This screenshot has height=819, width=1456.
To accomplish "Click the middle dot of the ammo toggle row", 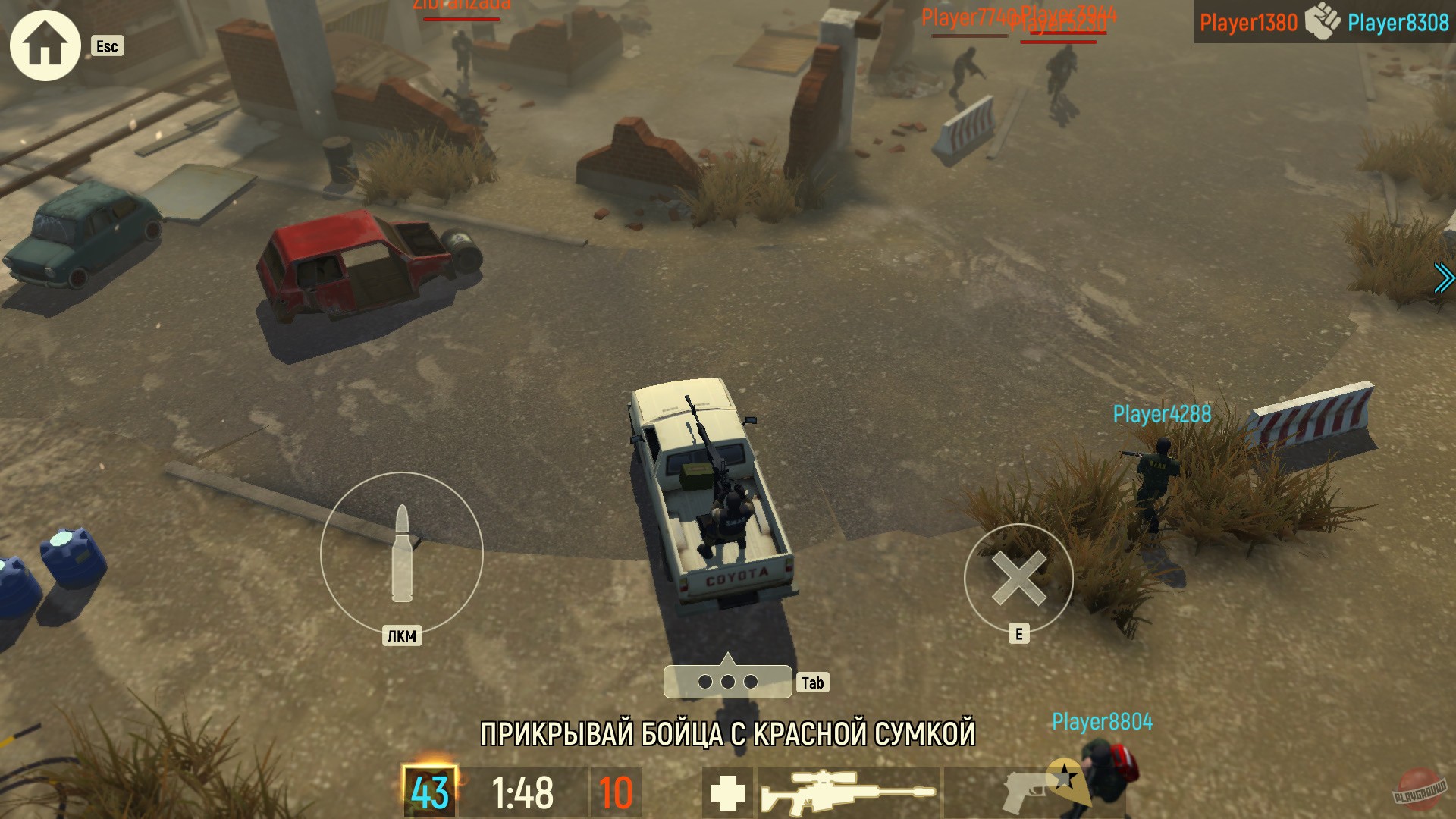I will pos(728,681).
